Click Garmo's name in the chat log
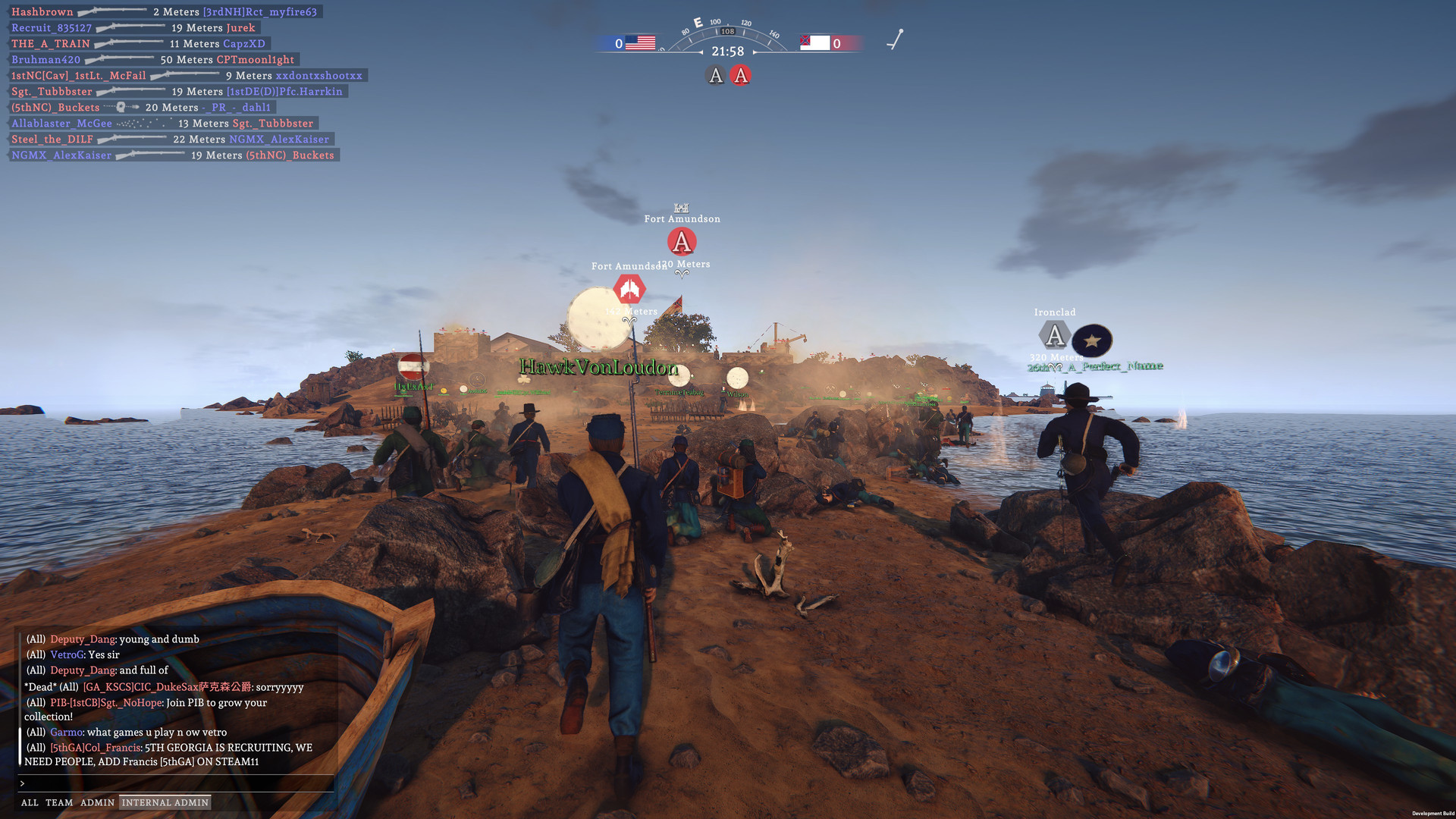 [64, 732]
